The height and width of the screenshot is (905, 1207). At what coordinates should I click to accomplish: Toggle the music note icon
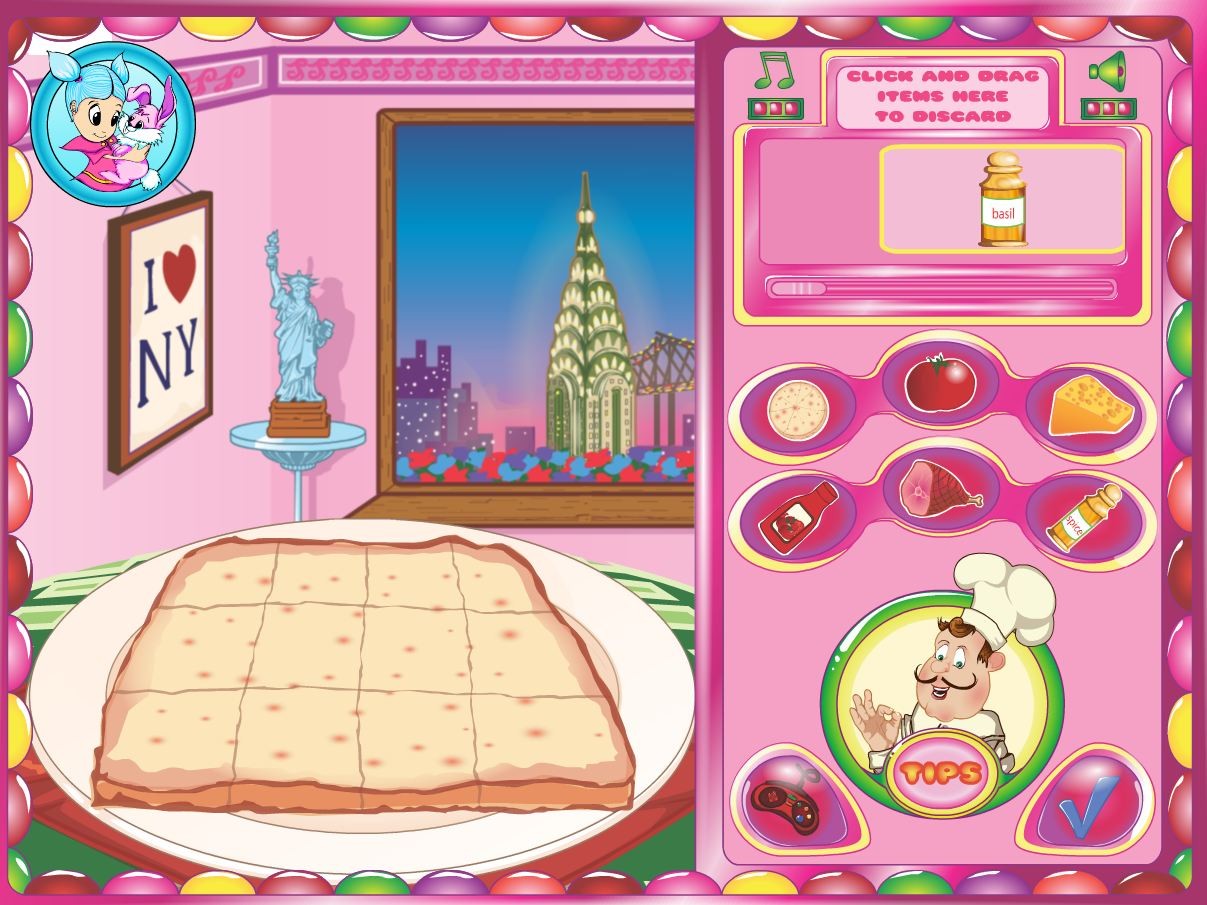pos(773,71)
